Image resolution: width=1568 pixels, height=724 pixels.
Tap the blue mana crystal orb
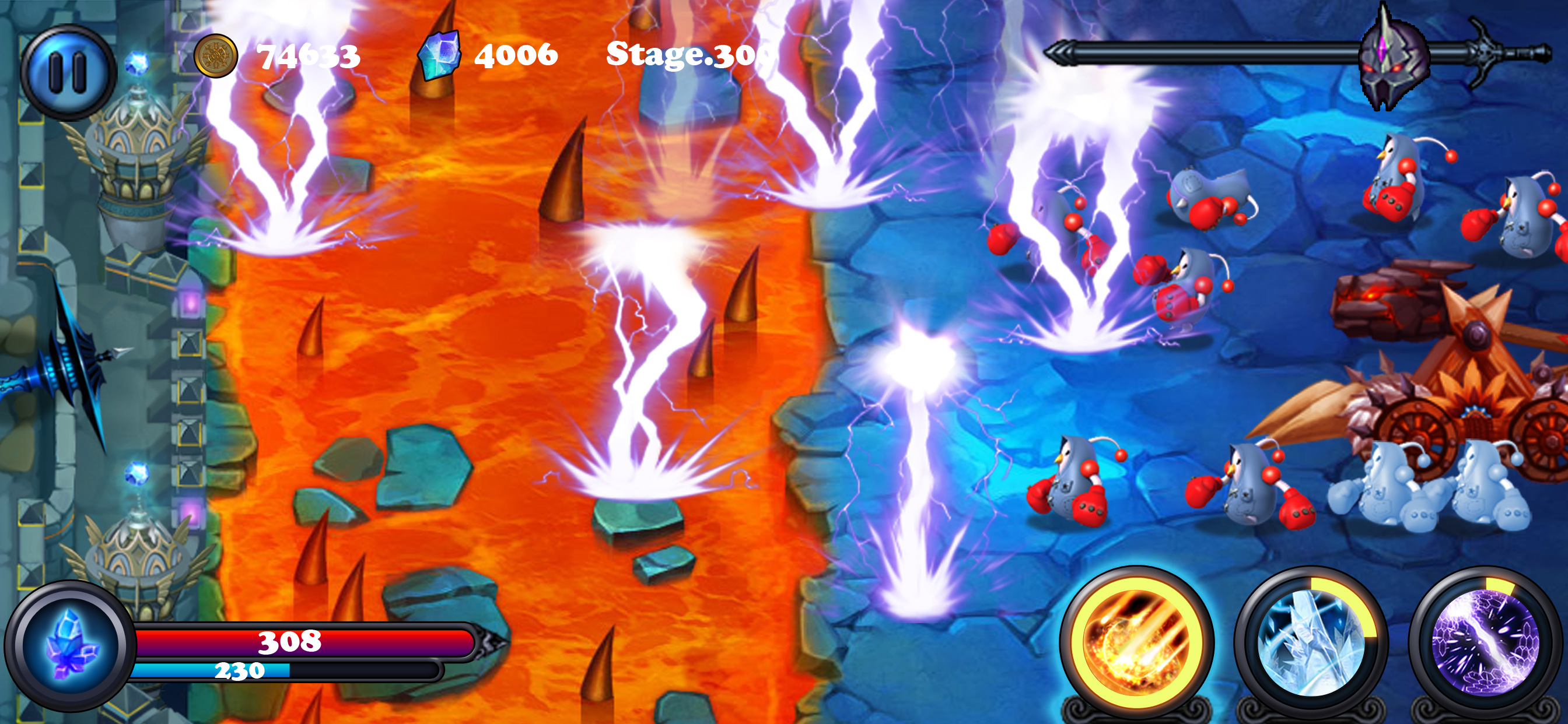coord(70,646)
